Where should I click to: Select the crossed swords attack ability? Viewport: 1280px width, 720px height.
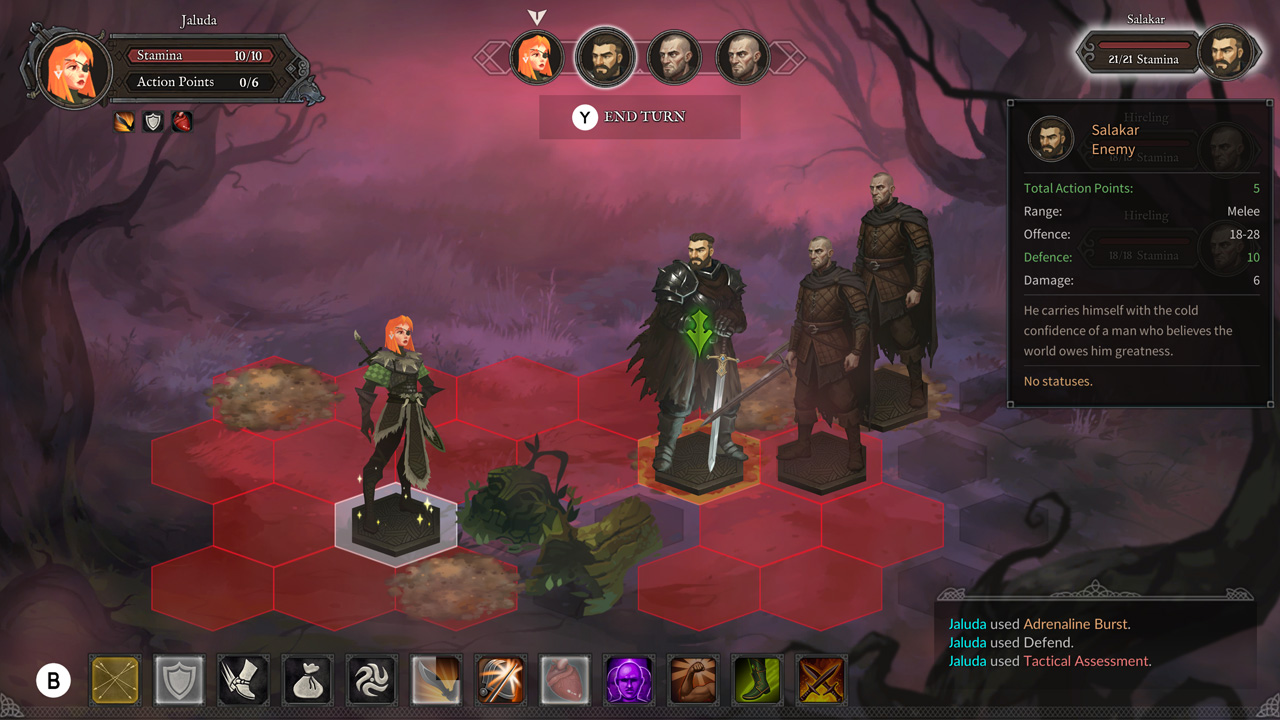(x=821, y=680)
